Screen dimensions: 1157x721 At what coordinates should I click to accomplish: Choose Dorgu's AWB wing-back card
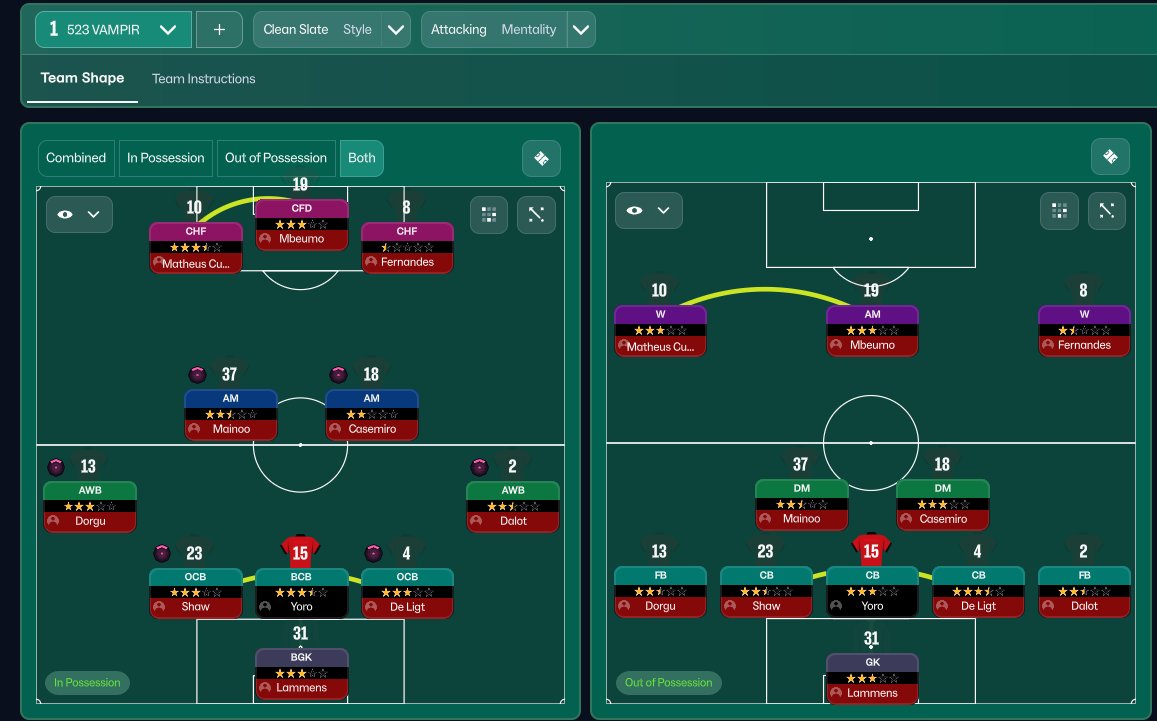[90, 507]
